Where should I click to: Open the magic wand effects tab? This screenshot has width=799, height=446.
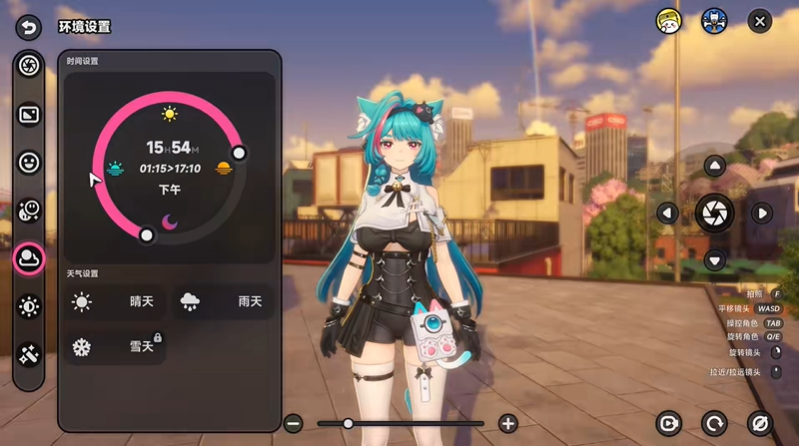tap(29, 354)
